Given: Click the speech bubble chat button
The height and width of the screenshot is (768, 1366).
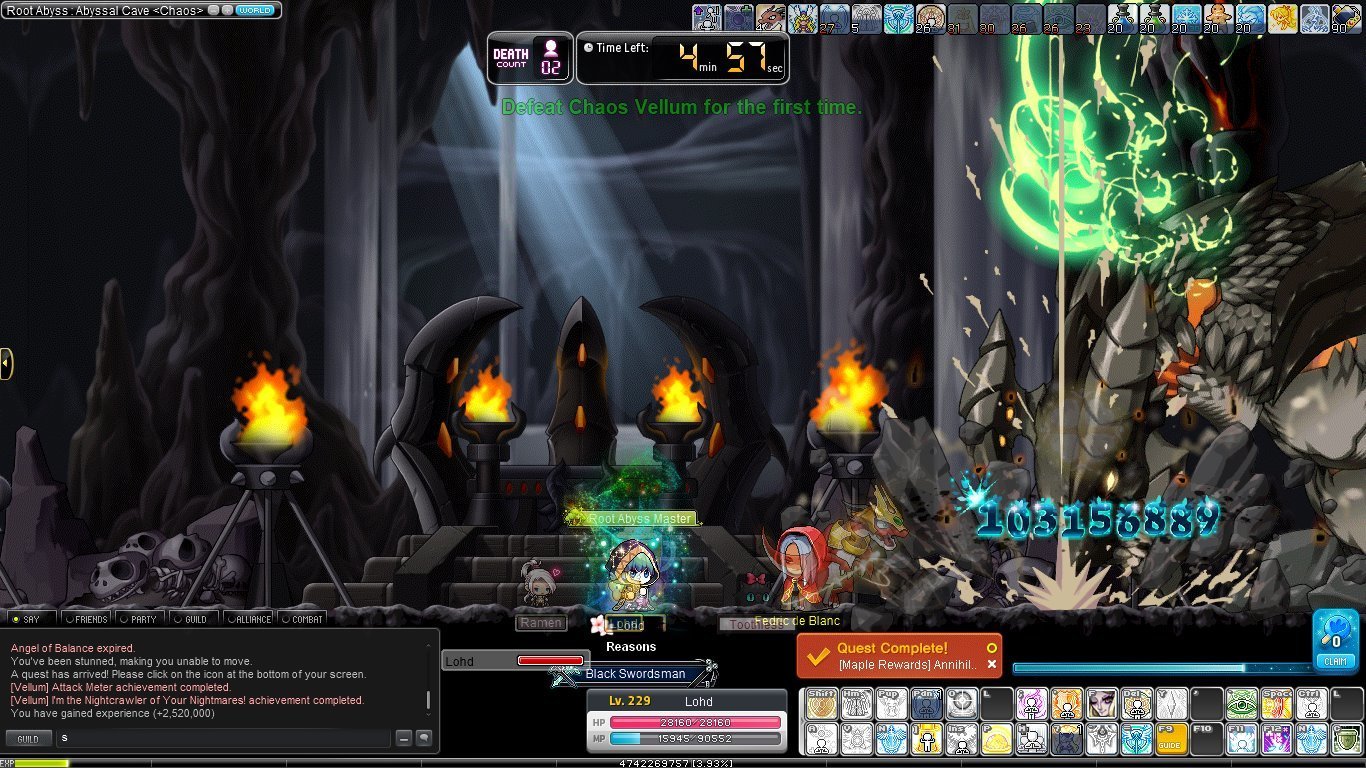Looking at the screenshot, I should (x=424, y=738).
